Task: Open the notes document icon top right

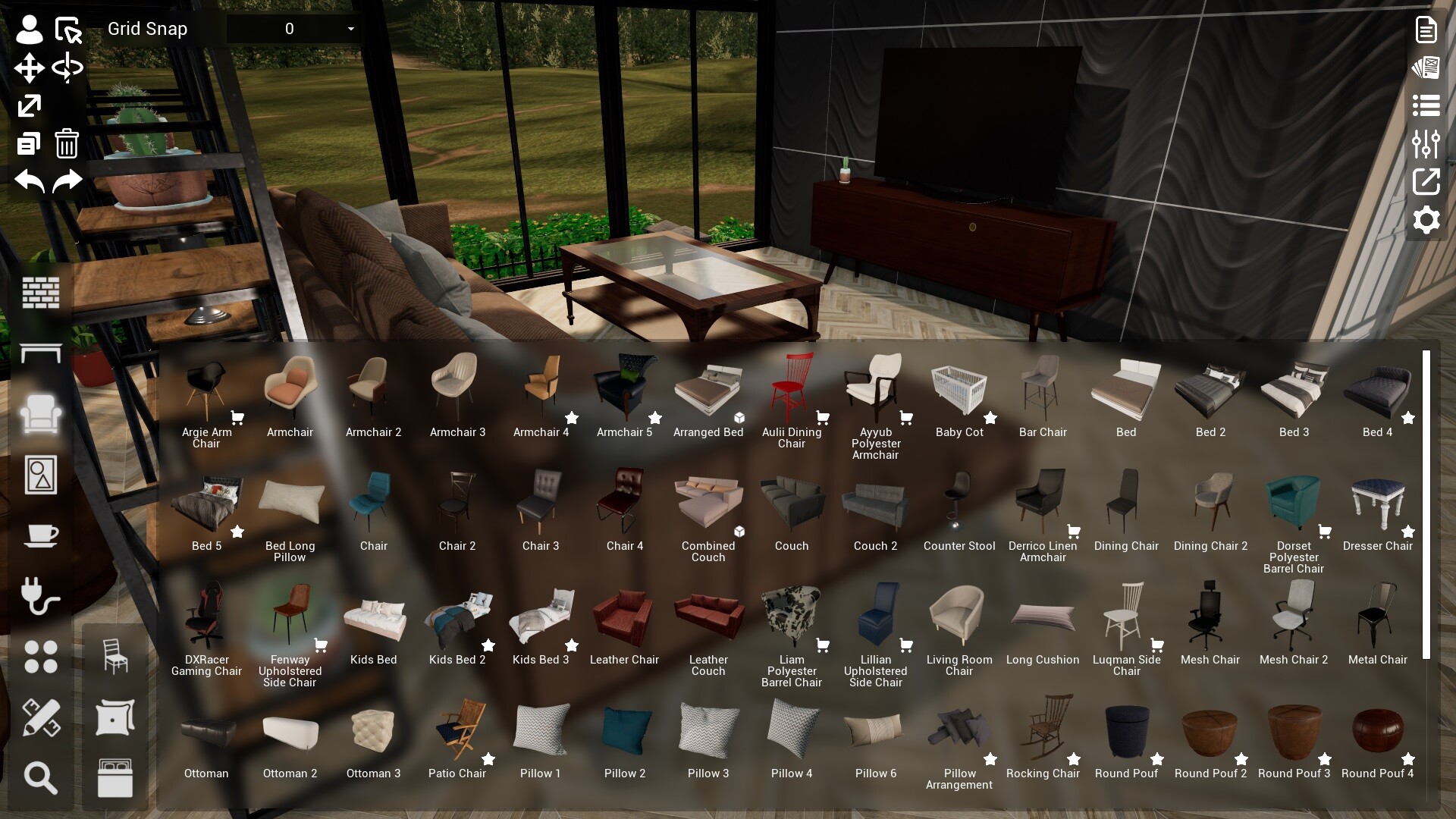Action: tap(1425, 29)
